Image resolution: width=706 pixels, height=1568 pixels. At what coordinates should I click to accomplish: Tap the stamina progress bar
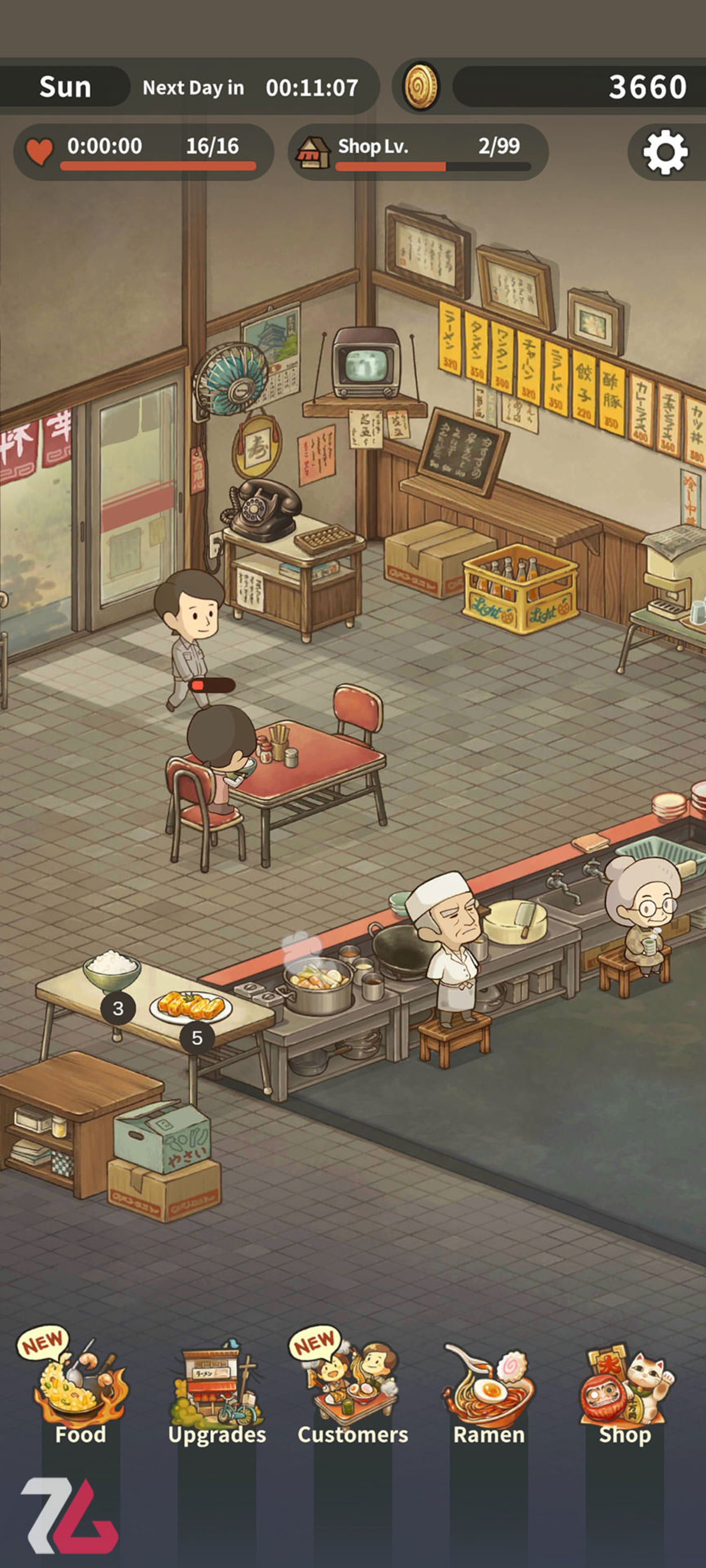(157, 166)
